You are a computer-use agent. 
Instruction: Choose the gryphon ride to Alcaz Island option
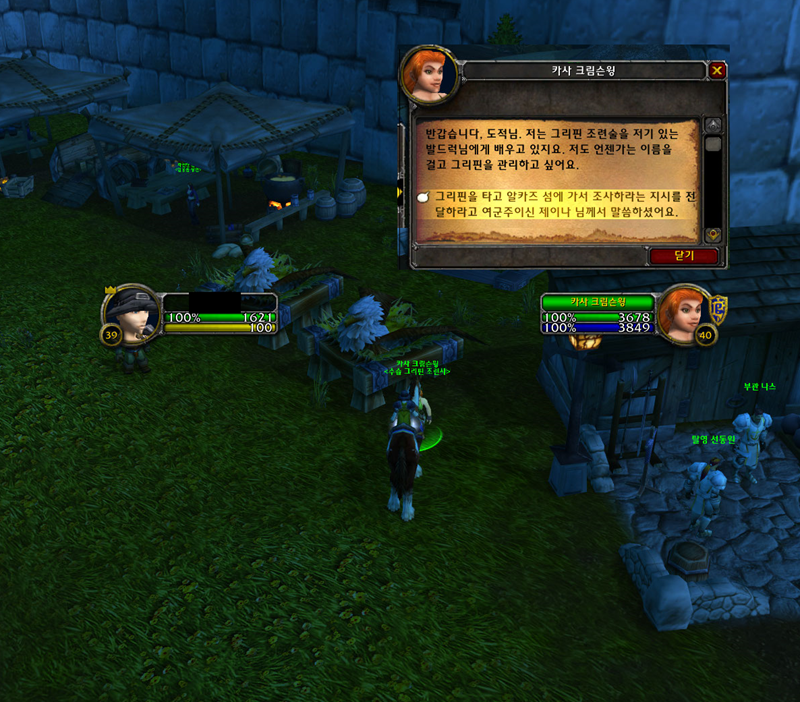click(555, 204)
